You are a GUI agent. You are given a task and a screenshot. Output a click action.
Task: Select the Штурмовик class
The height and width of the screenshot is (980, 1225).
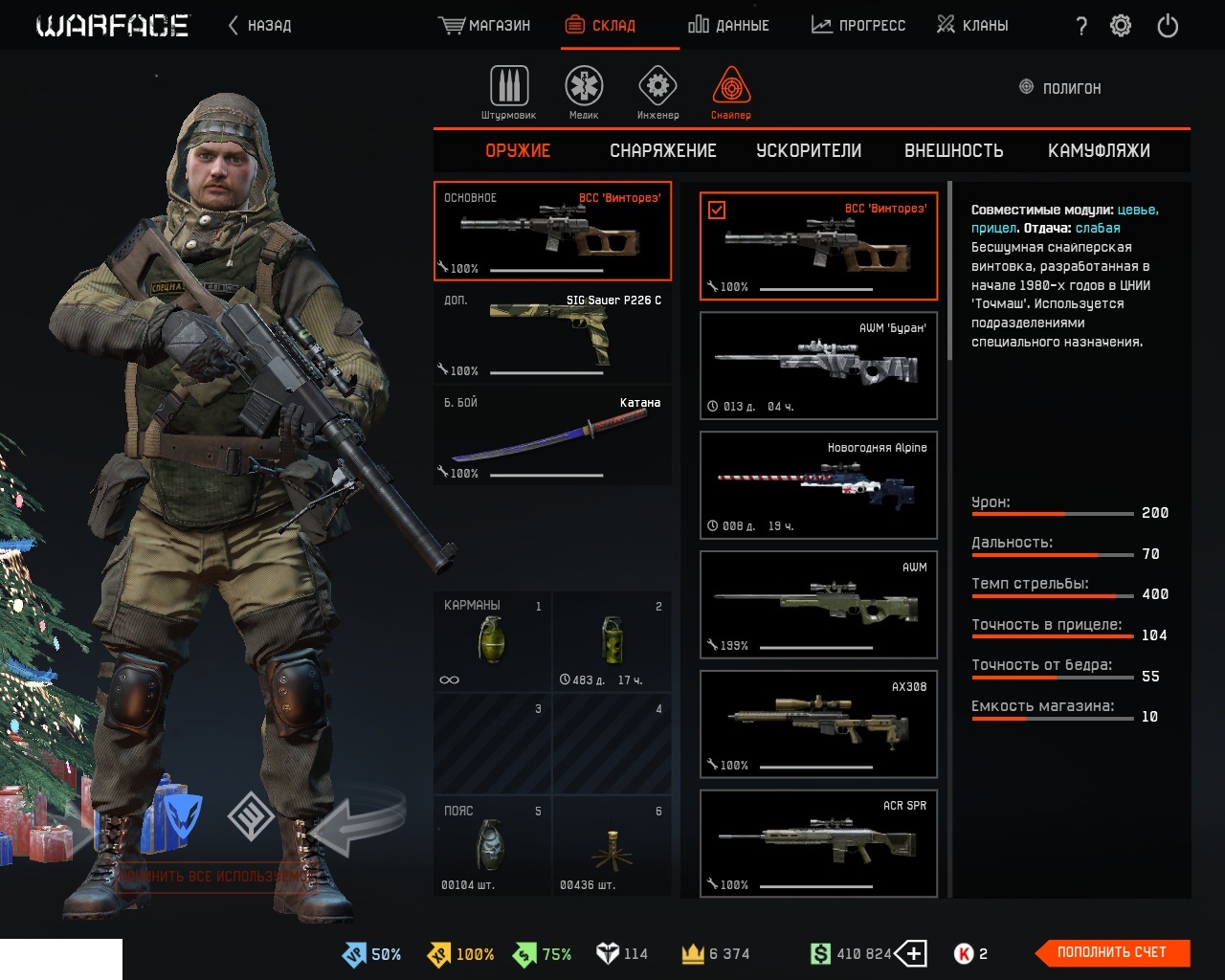click(508, 92)
